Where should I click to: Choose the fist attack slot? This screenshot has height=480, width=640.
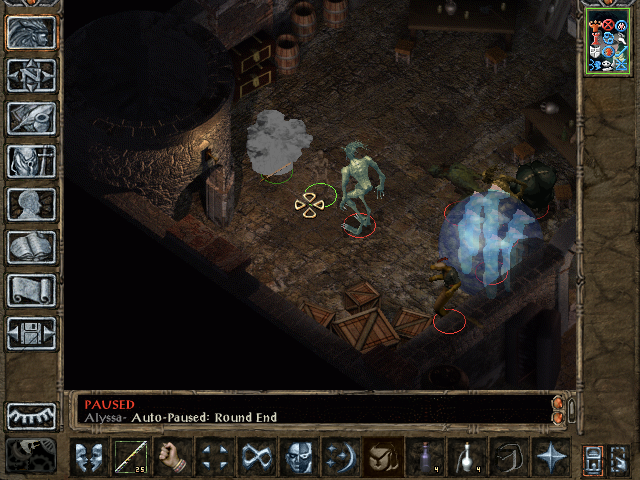click(x=172, y=457)
